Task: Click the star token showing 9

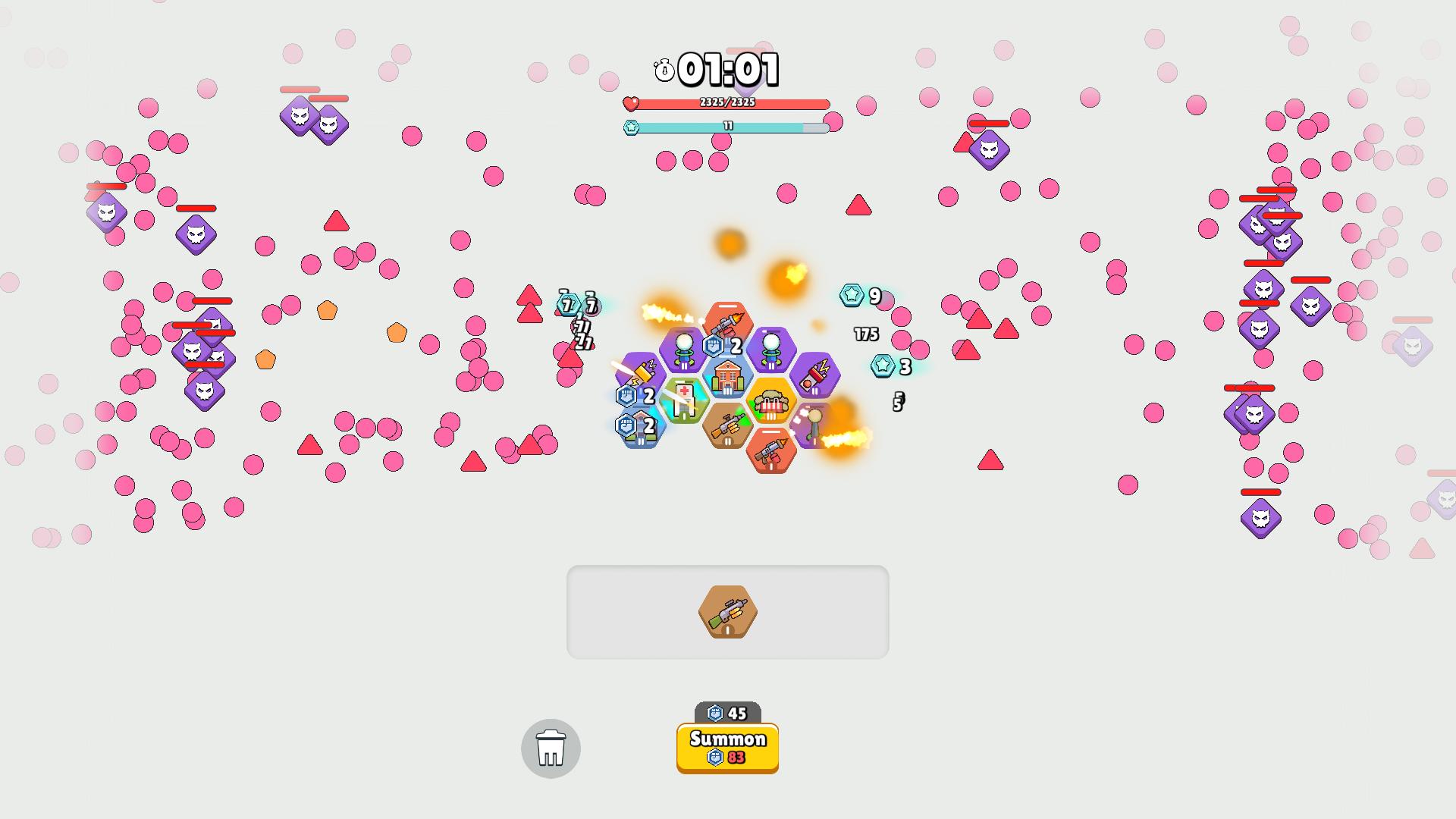Action: pyautogui.click(x=852, y=295)
